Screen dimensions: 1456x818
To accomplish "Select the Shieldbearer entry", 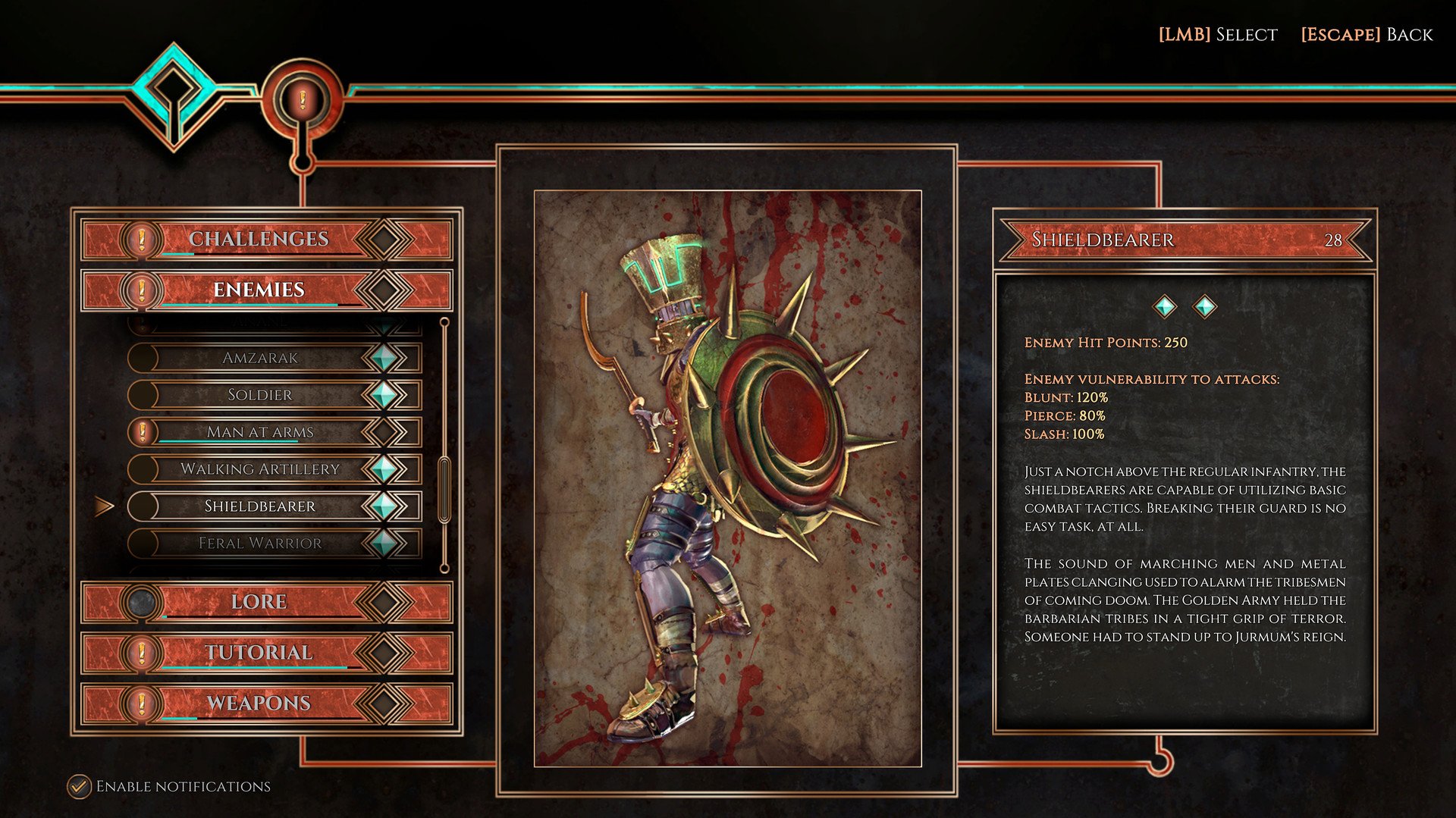I will (260, 506).
